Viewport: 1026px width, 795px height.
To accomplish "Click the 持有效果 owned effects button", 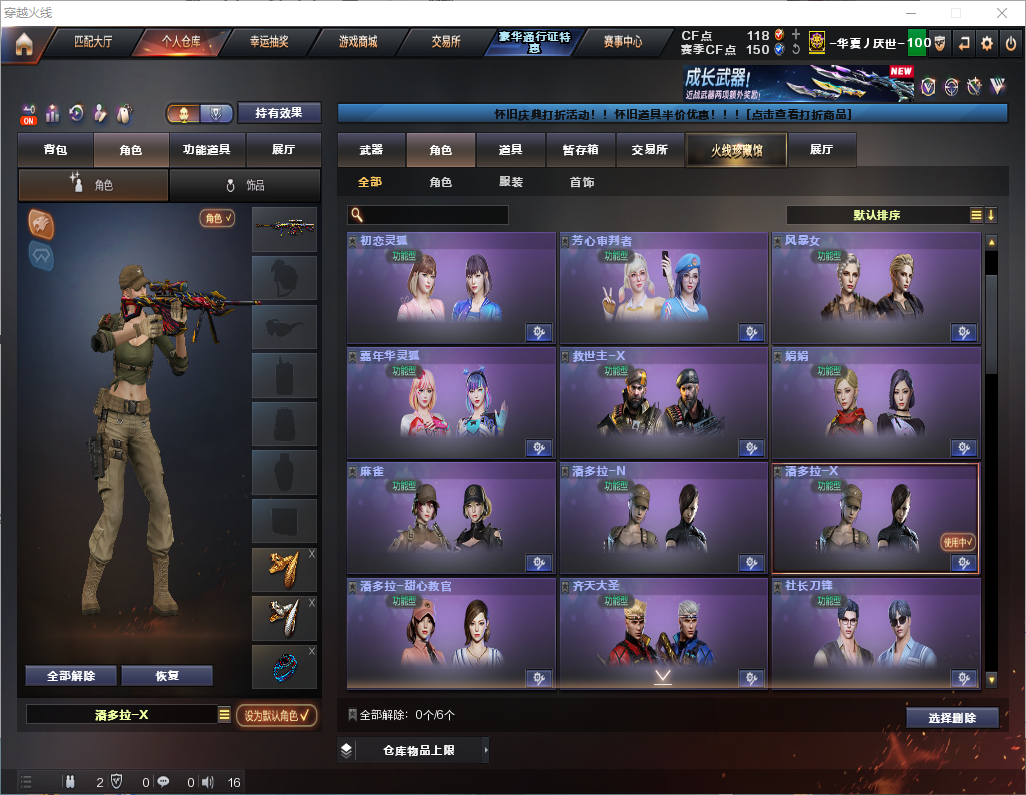I will pos(279,113).
